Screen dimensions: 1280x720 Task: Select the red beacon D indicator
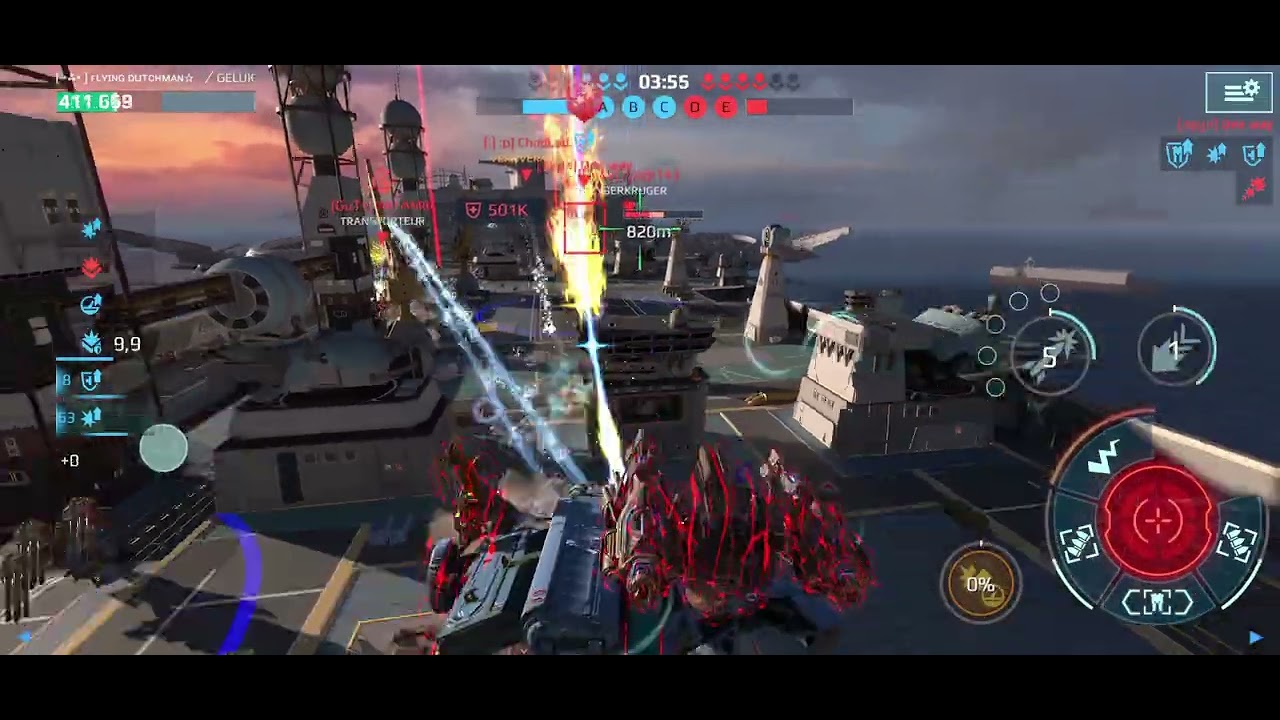pyautogui.click(x=695, y=107)
